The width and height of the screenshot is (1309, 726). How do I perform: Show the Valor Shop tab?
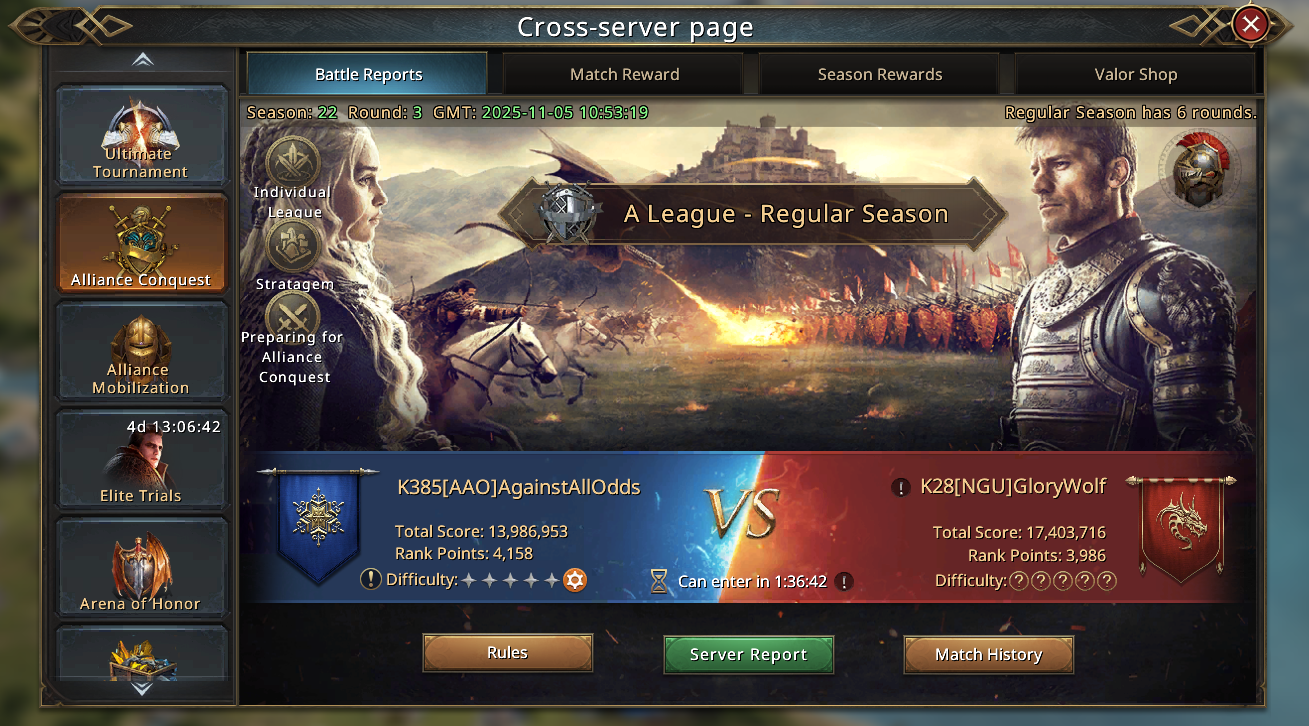(x=1135, y=74)
